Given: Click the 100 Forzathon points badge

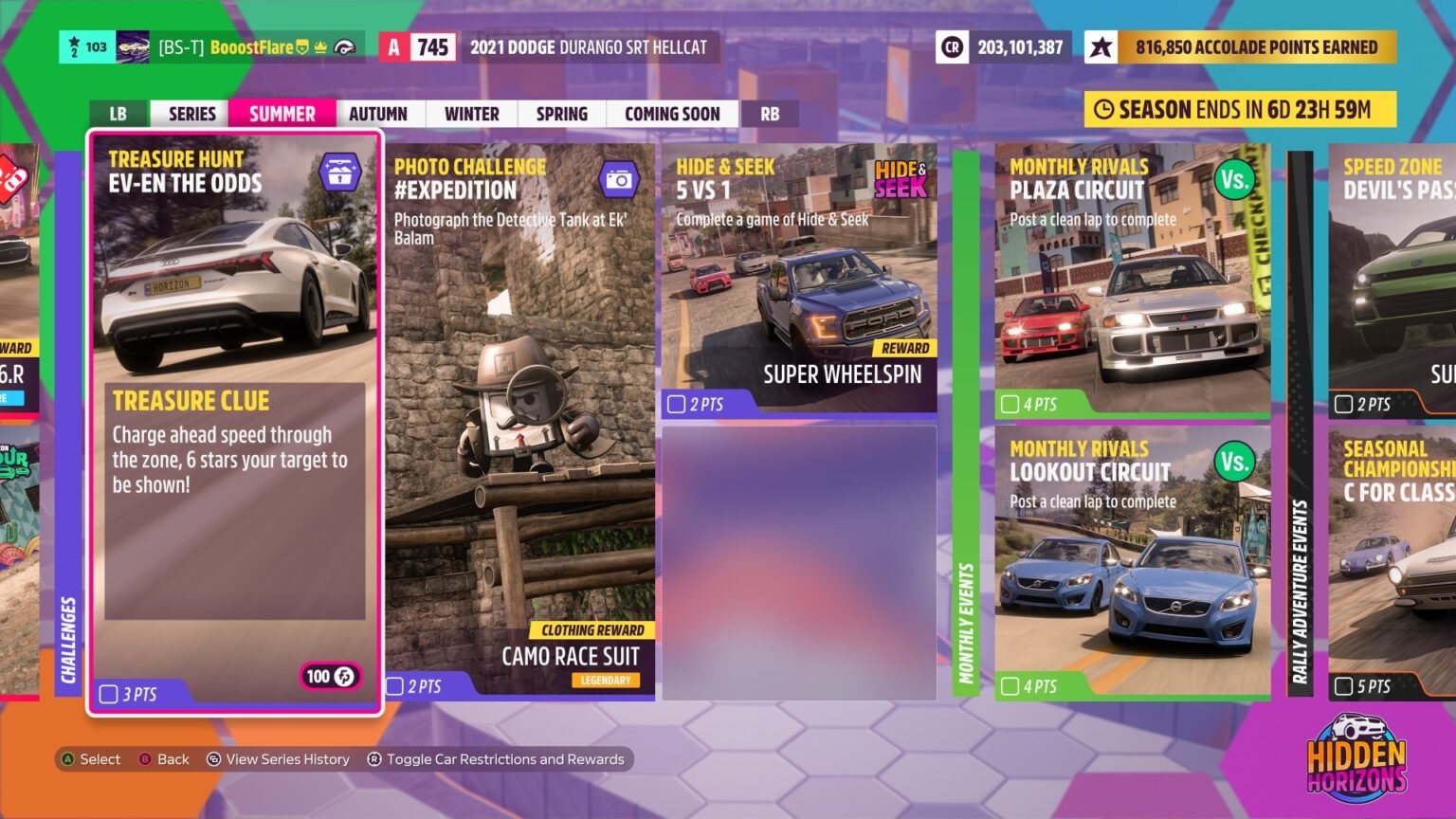Looking at the screenshot, I should point(329,678).
